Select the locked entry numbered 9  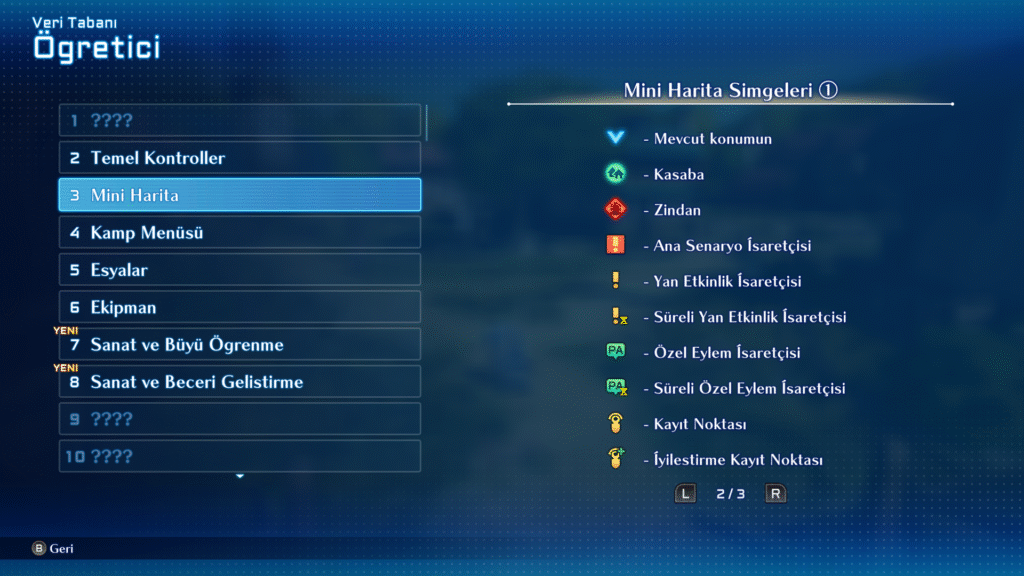pyautogui.click(x=240, y=419)
